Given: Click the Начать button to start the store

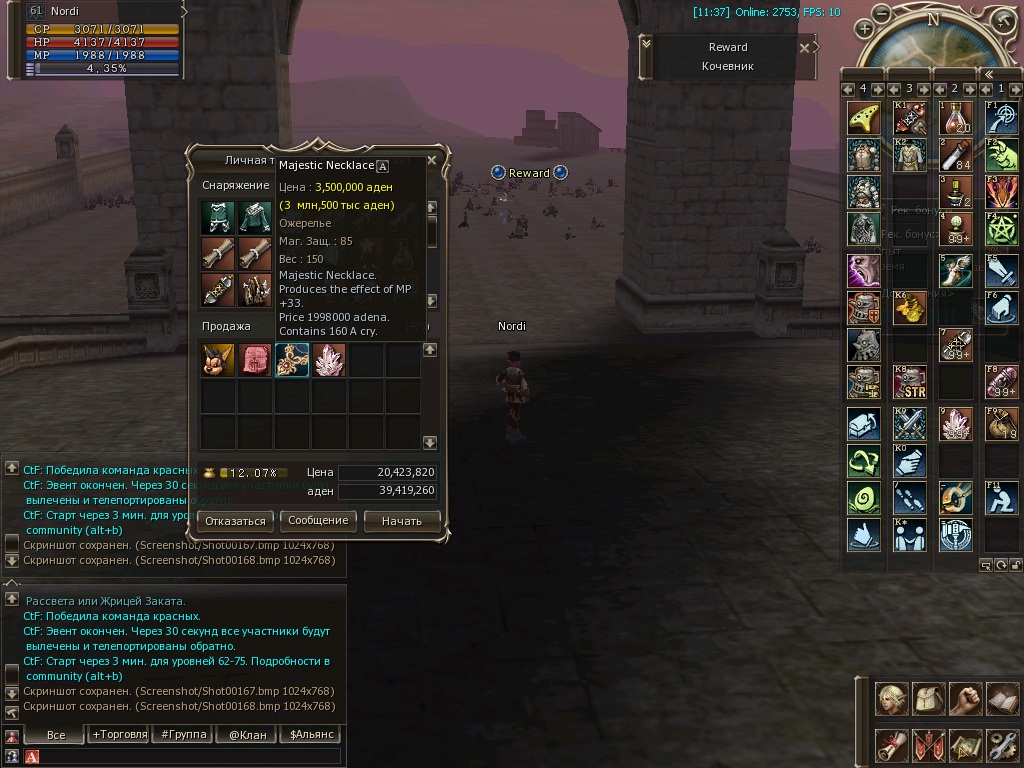Looking at the screenshot, I should tap(402, 521).
